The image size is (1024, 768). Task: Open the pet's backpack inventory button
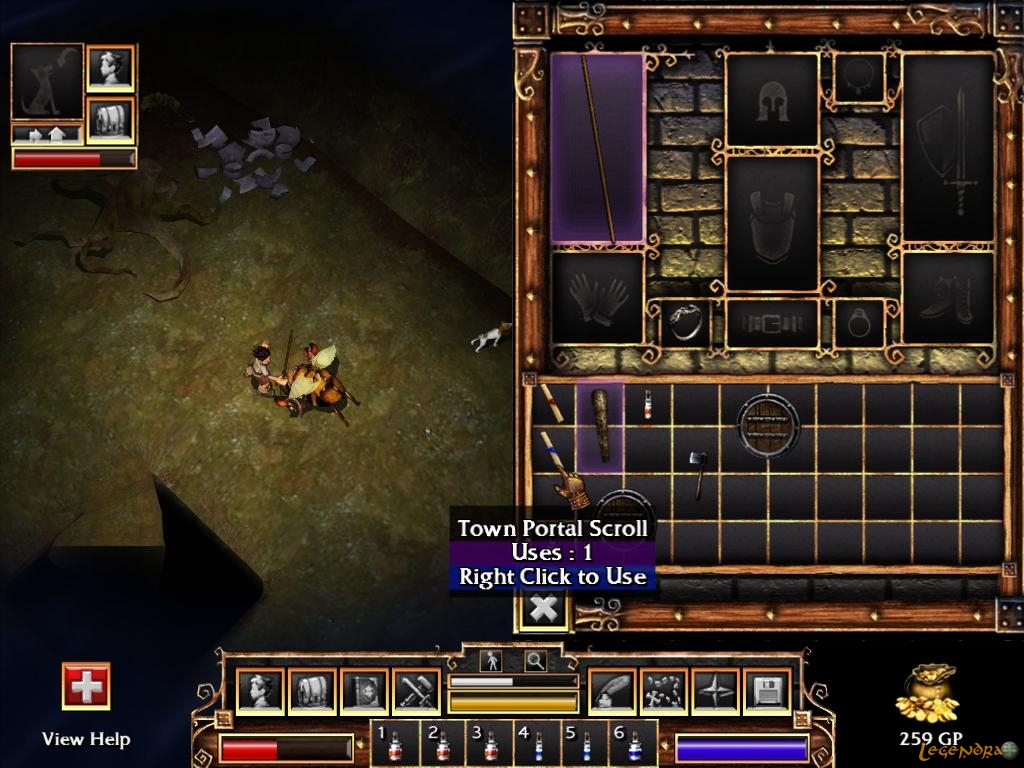point(111,119)
